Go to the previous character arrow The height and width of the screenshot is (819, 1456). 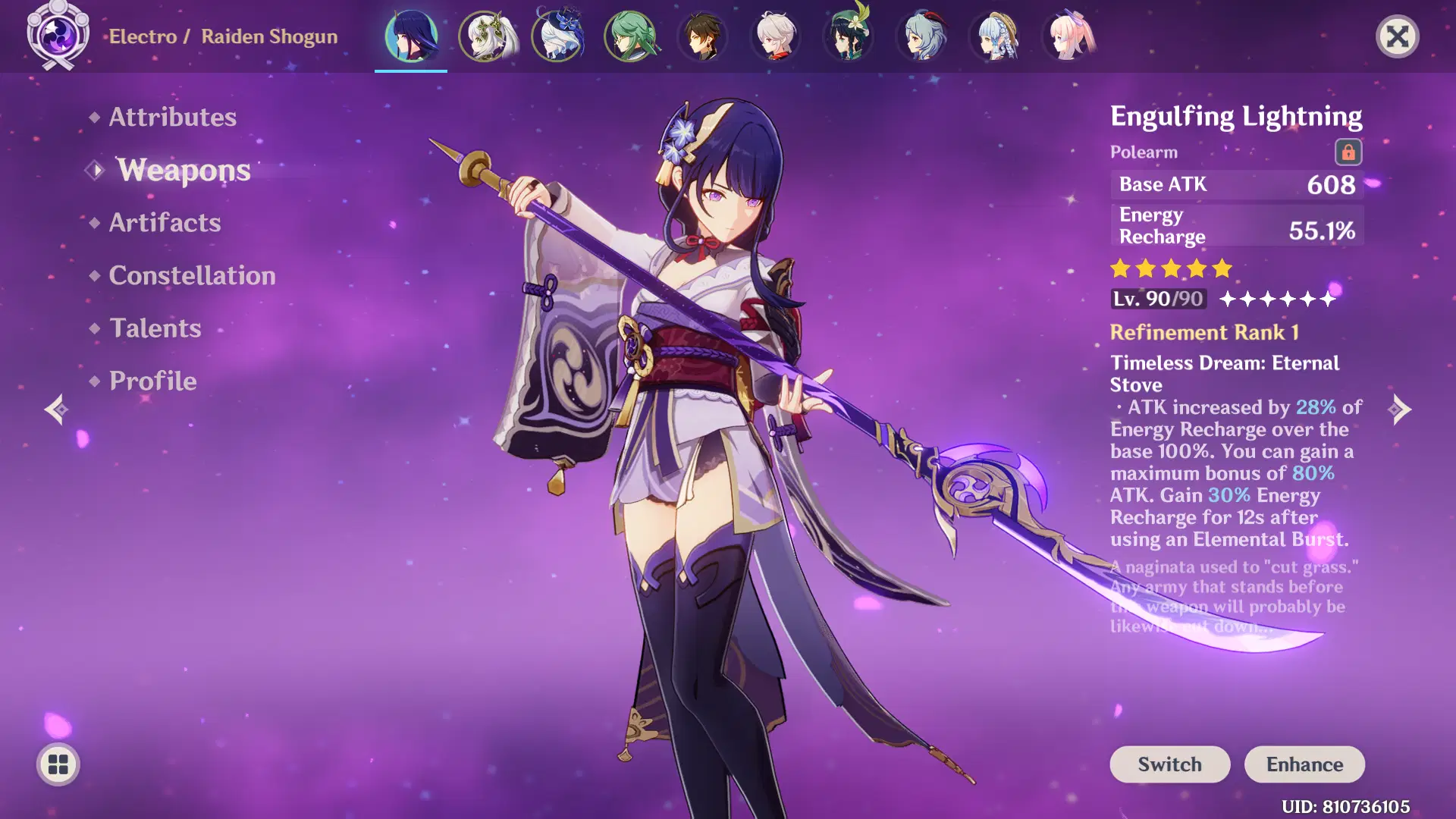point(56,409)
